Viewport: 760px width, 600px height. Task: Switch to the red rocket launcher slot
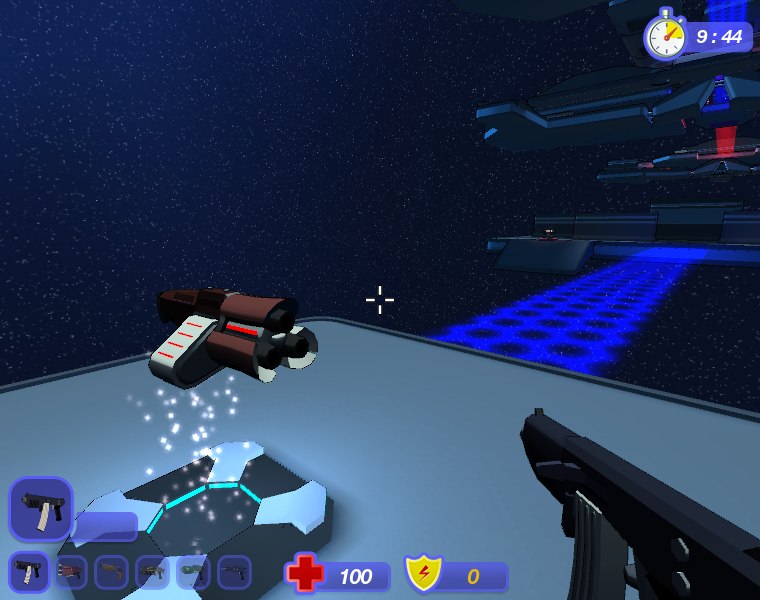(x=70, y=572)
